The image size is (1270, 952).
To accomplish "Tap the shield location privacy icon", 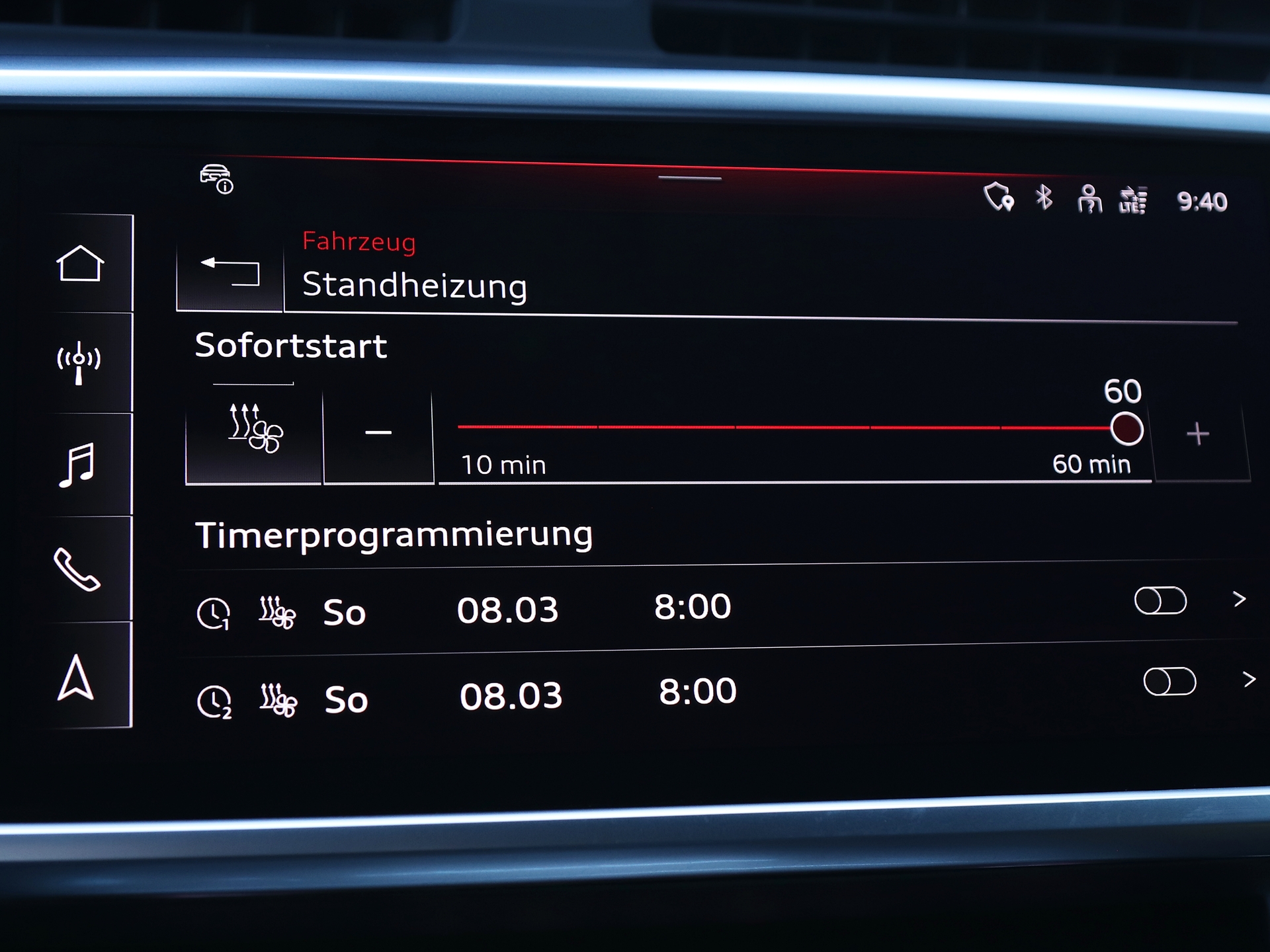I will tap(998, 197).
